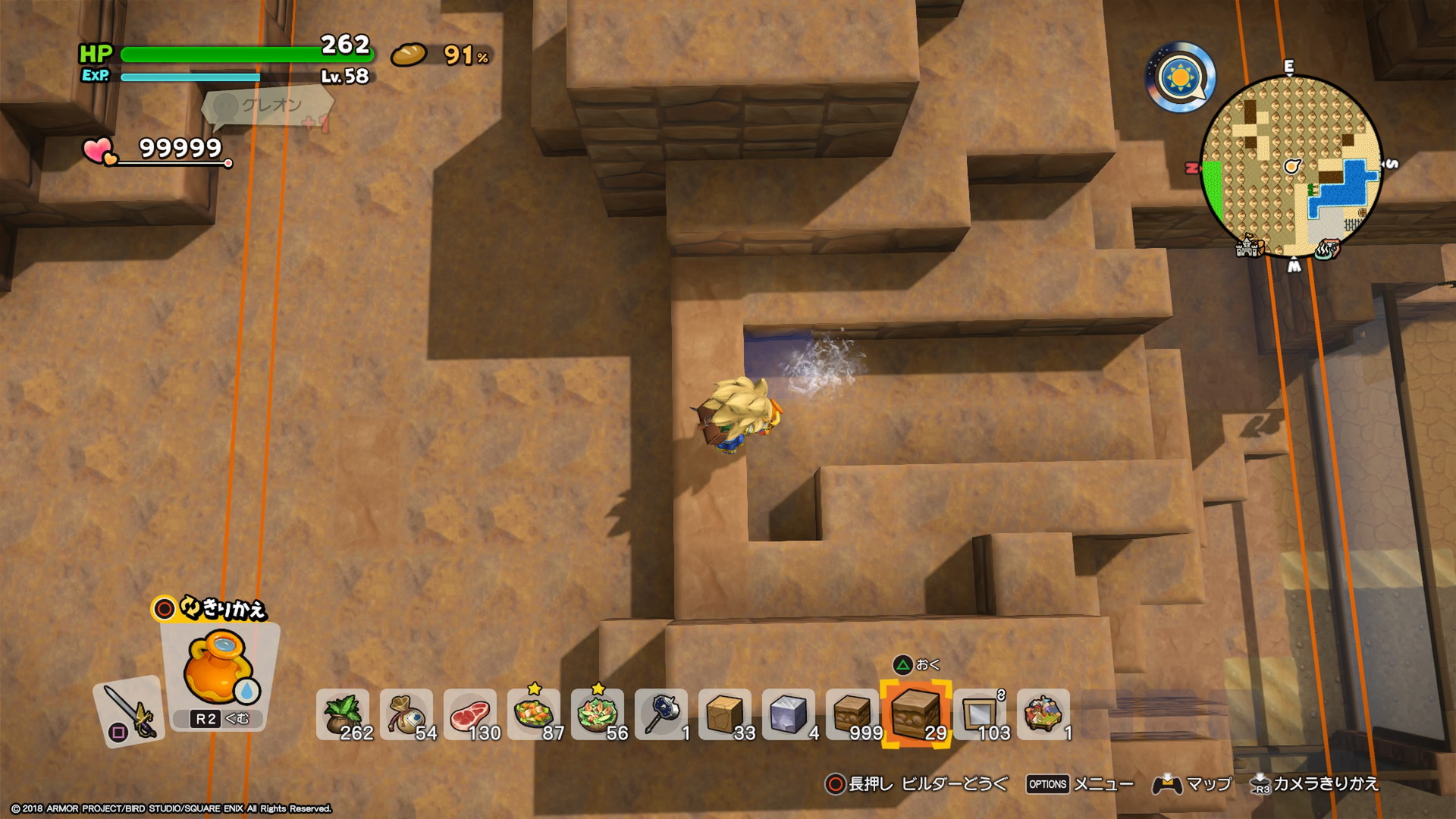Screen dimensions: 1456x819
Task: Select the tan seed pouch slot
Action: click(x=406, y=714)
